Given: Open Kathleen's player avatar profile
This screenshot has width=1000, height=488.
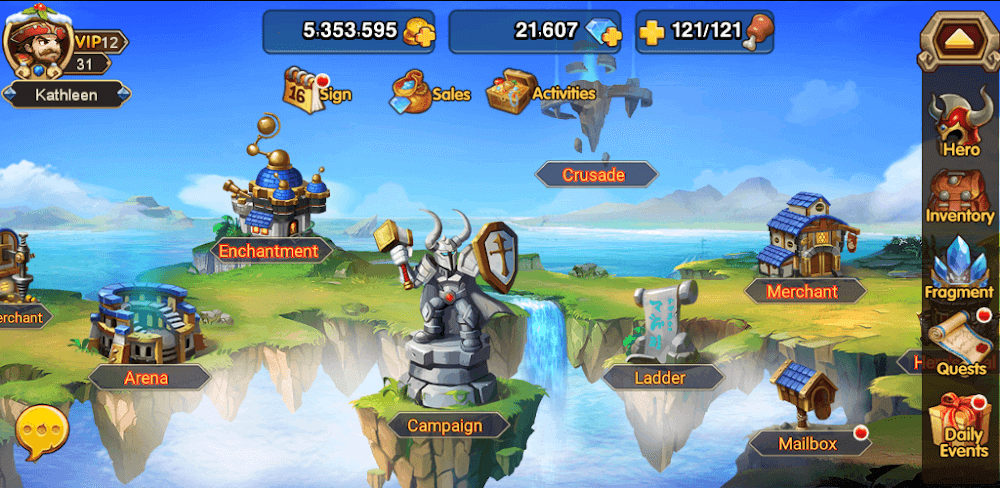Looking at the screenshot, I should [37, 45].
